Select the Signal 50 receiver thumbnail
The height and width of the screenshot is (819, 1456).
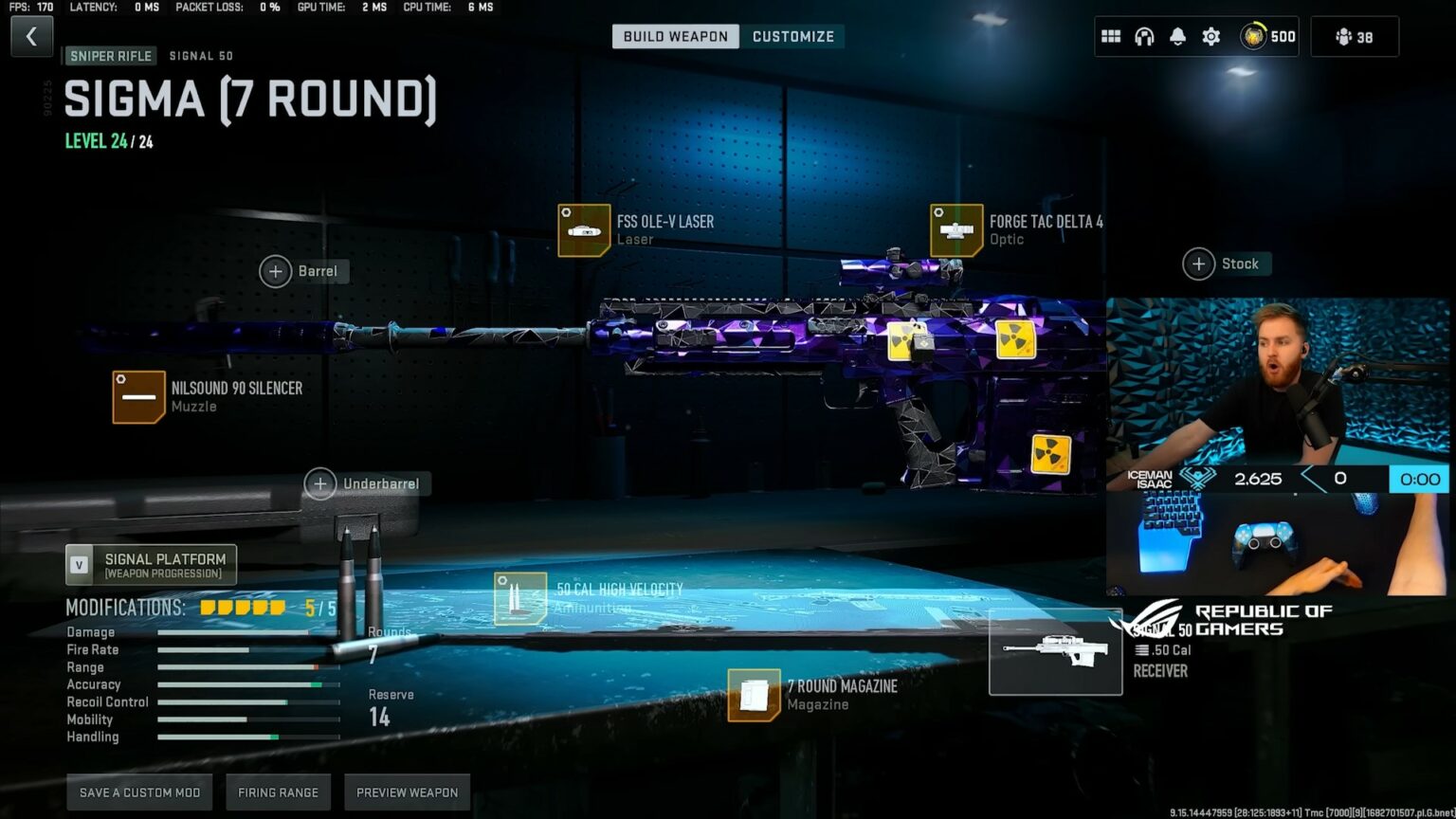(x=1055, y=651)
